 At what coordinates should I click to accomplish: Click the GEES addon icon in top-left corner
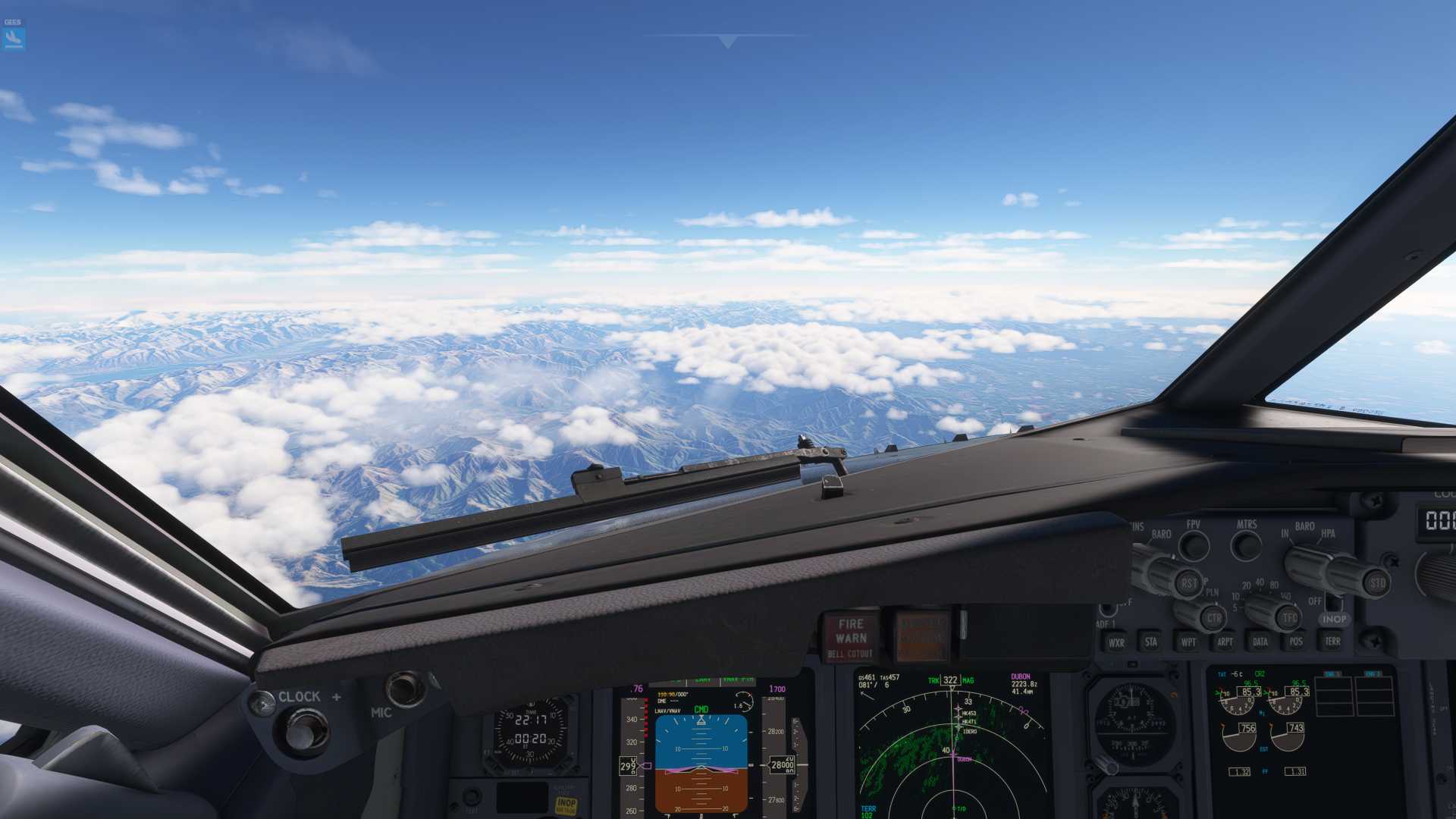13,35
